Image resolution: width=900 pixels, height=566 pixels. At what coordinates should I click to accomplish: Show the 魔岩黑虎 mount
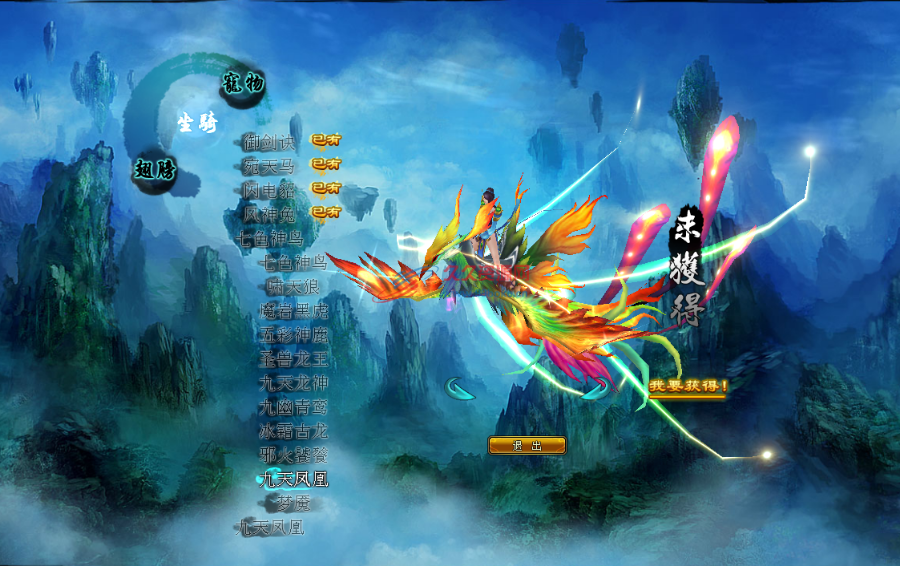pyautogui.click(x=293, y=311)
